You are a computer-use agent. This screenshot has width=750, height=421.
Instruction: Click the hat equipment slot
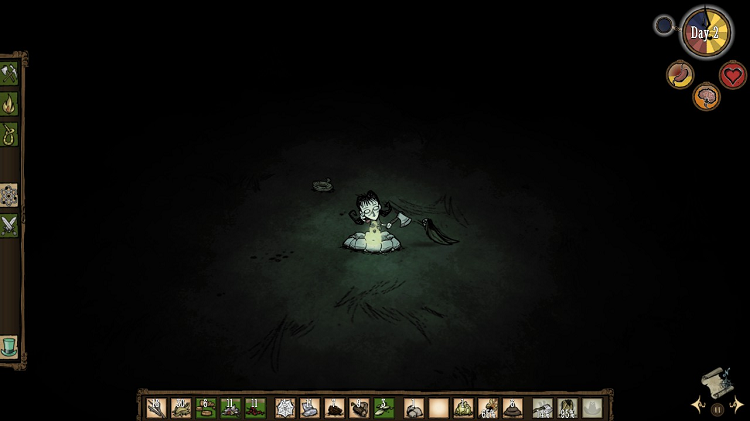(x=592, y=408)
